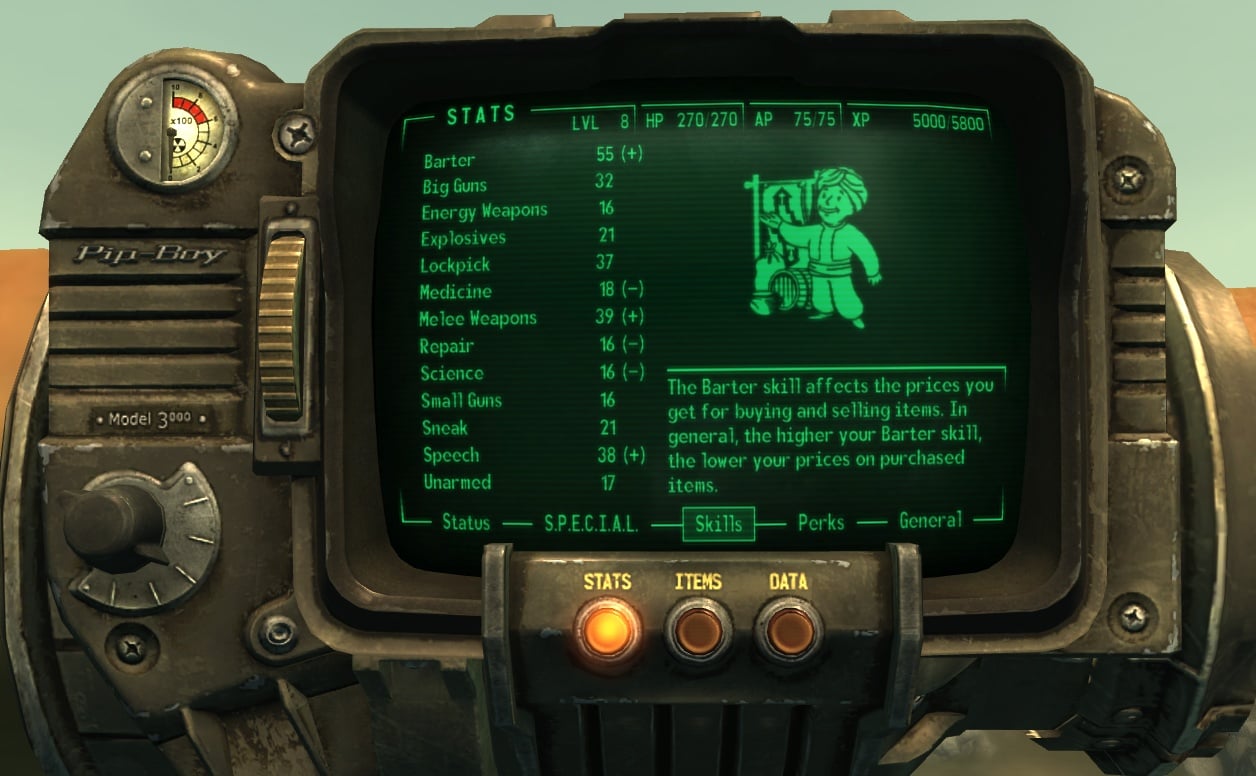Highlight the Explosives skill entry
Screen dimensions: 1256x776
pyautogui.click(x=463, y=238)
